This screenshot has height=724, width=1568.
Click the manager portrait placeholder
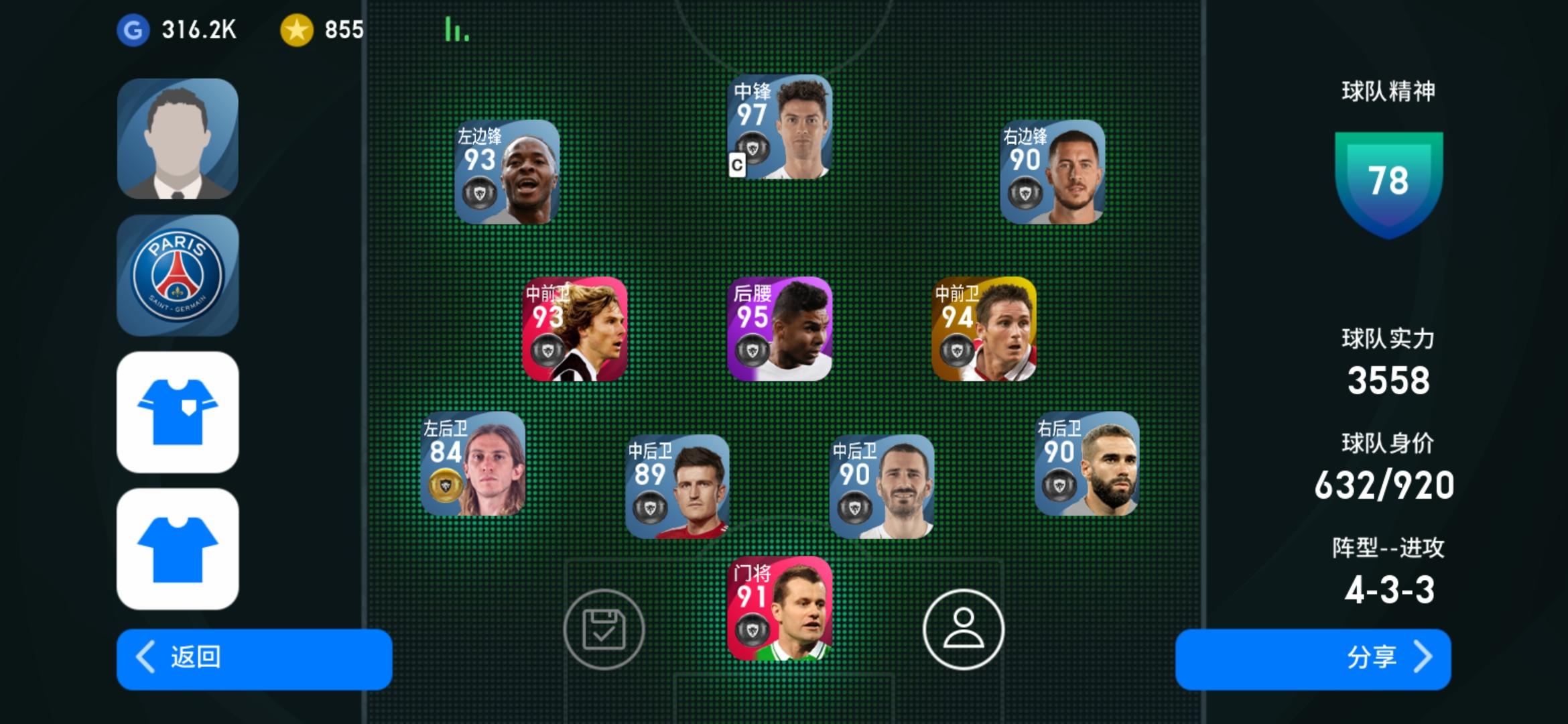tap(178, 137)
